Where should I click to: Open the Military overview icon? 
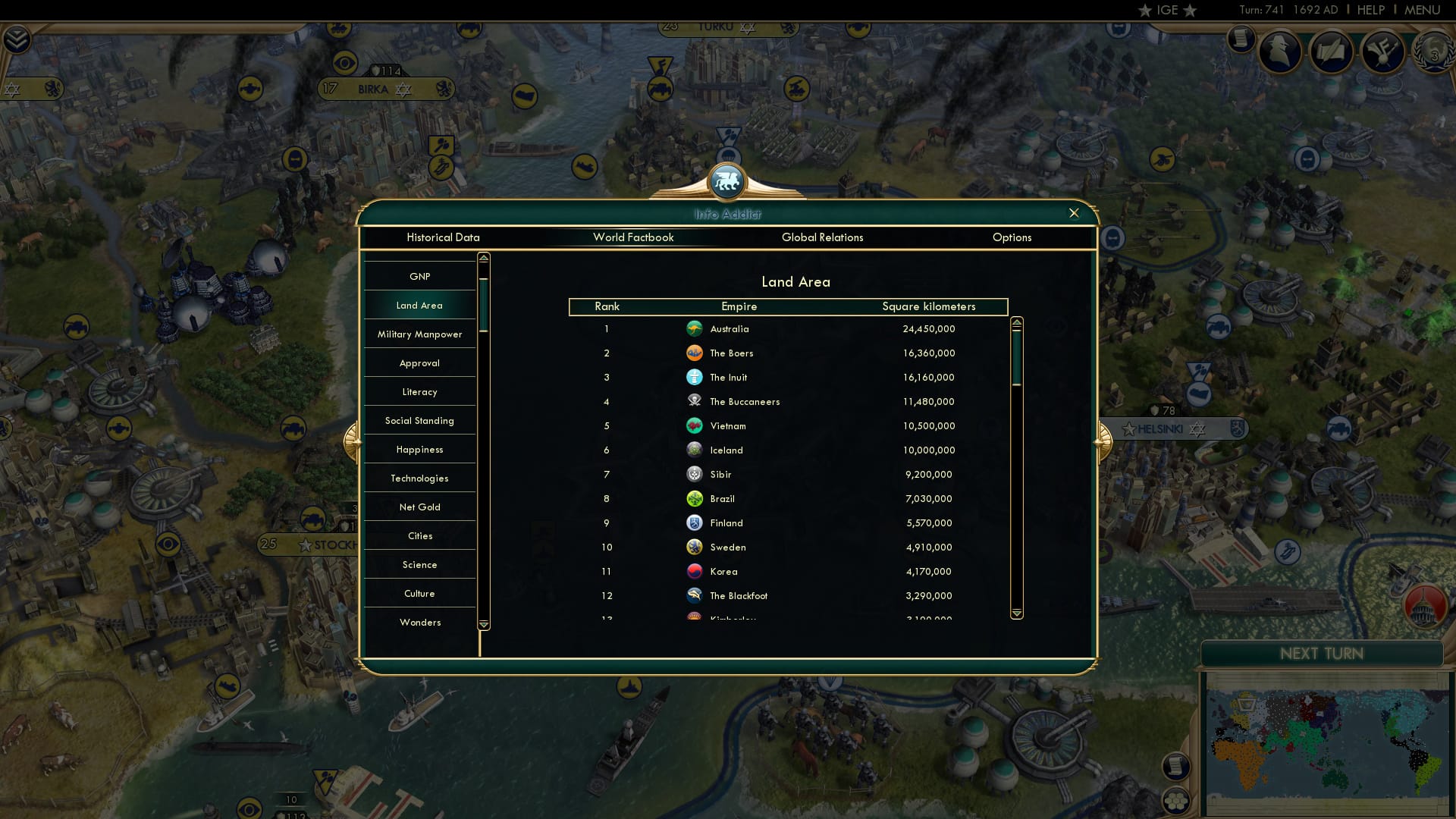pos(1384,52)
